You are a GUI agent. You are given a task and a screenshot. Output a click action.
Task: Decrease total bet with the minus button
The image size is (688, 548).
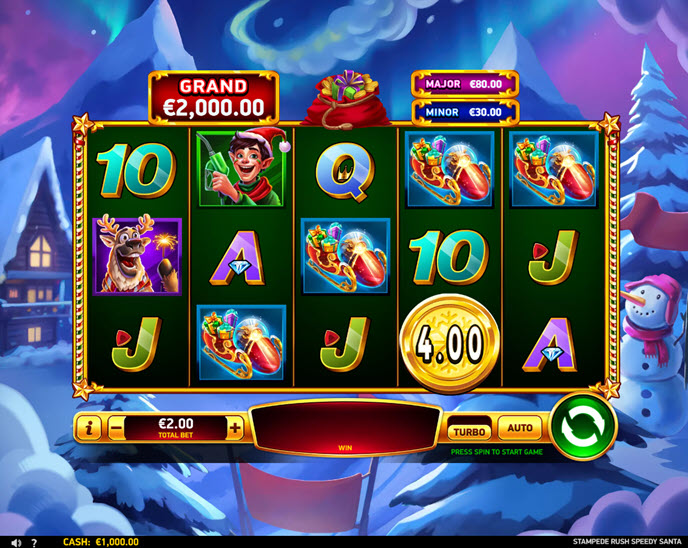coord(117,428)
